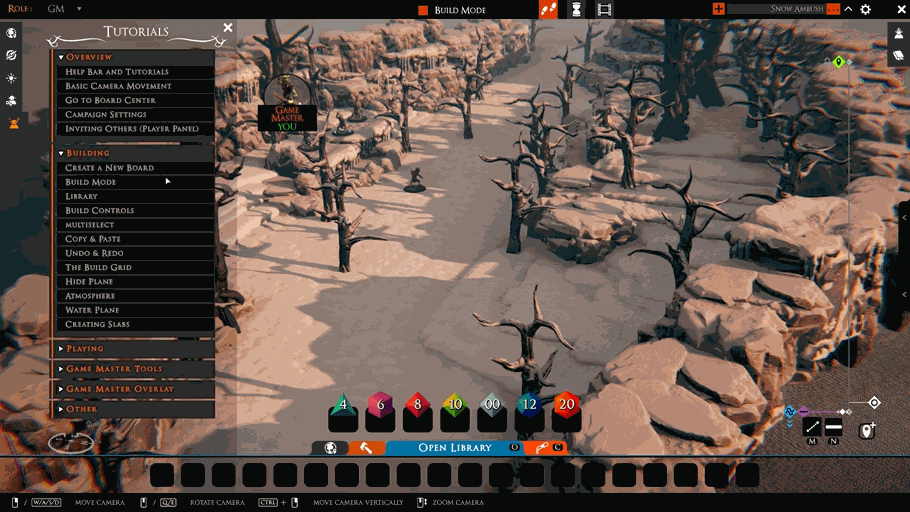This screenshot has height=512, width=910.
Task: Close the Tutorials panel
Action: point(228,28)
